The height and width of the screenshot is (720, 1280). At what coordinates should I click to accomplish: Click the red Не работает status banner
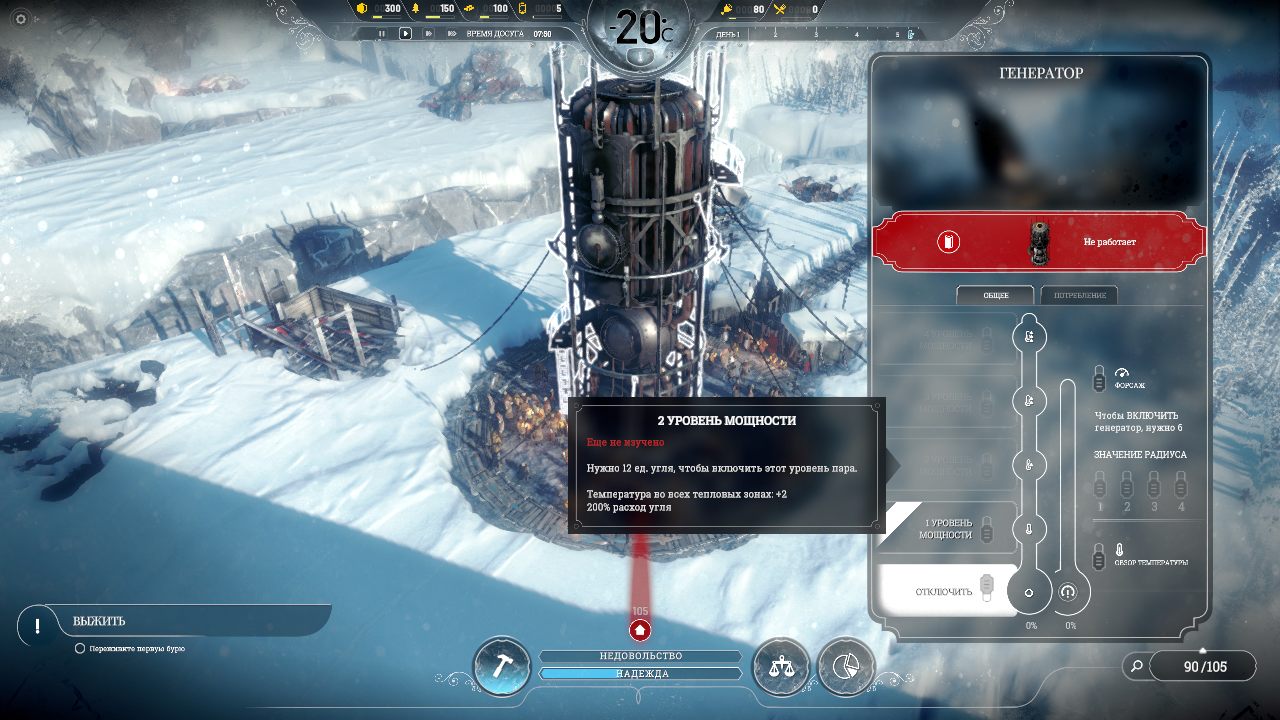(1039, 242)
